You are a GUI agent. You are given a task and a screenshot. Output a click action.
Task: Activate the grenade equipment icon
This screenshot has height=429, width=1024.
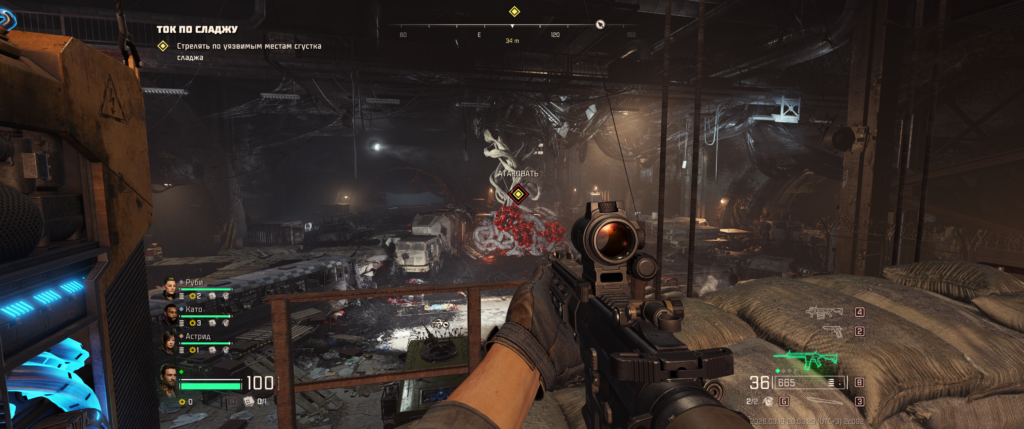[x=769, y=401]
